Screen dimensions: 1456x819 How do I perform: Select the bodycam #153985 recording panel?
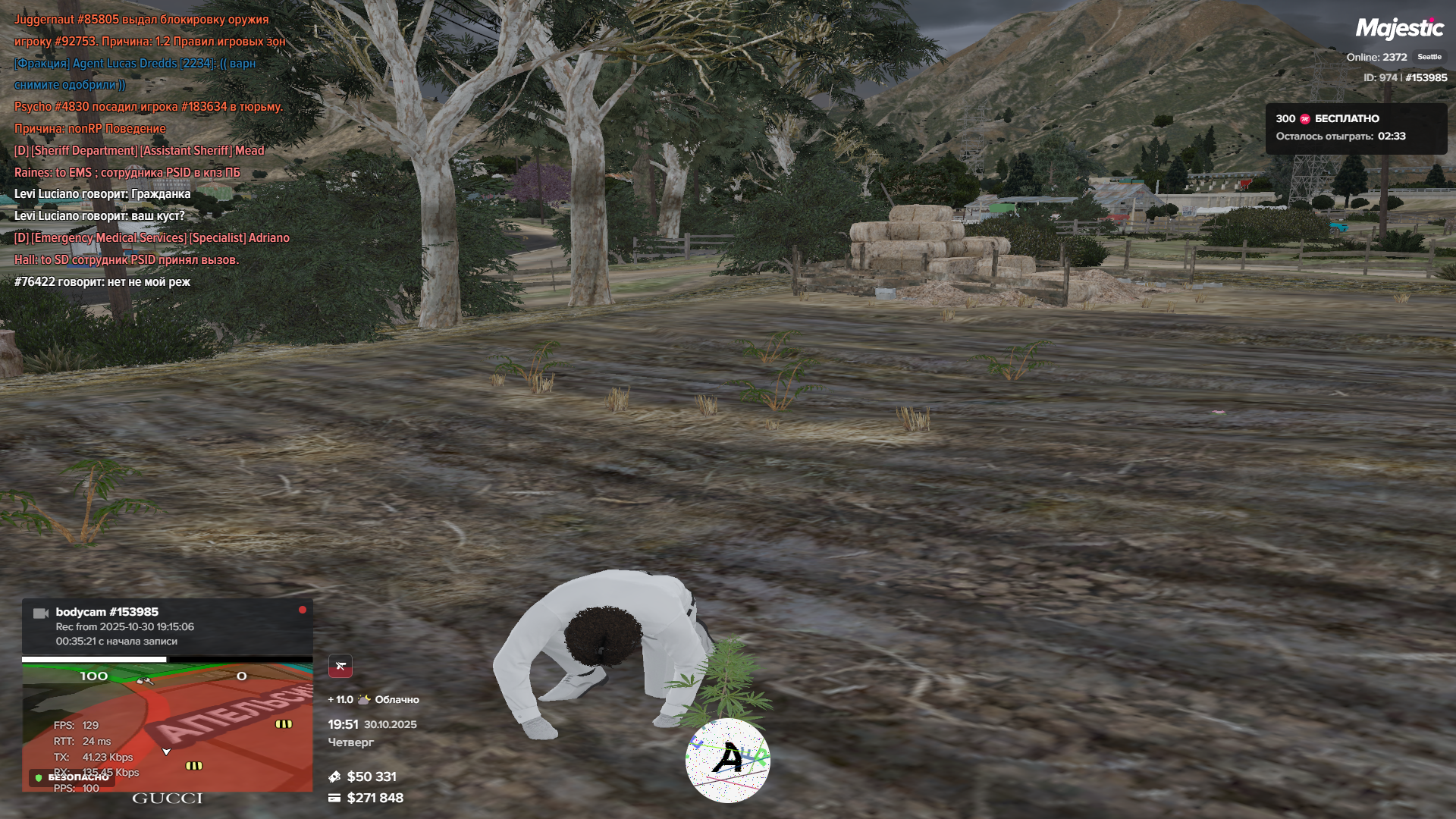pos(167,626)
